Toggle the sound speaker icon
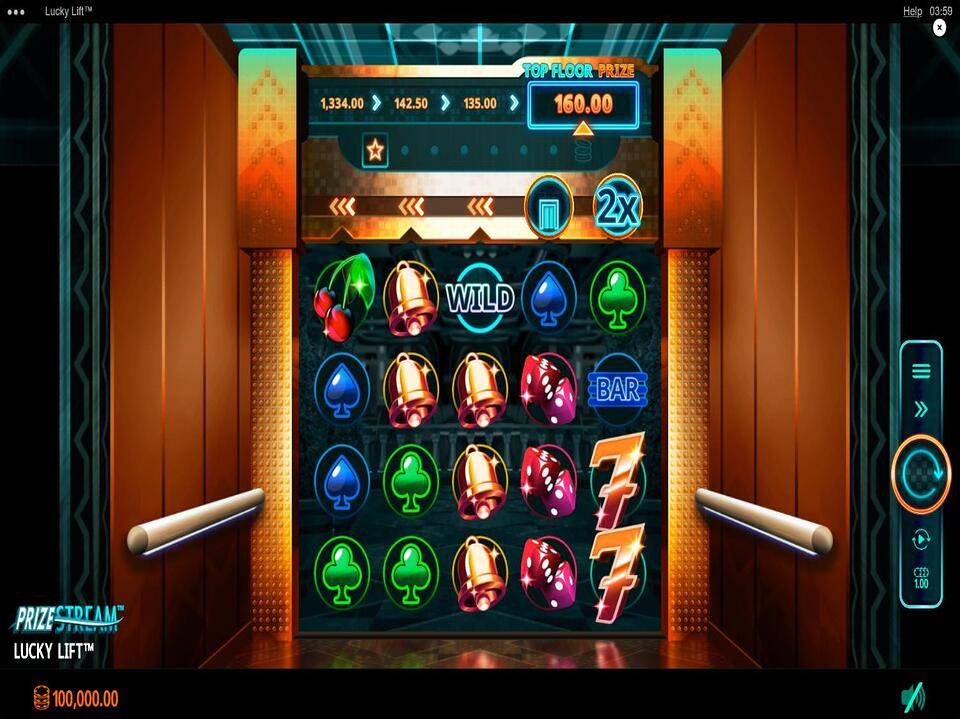 (912, 697)
